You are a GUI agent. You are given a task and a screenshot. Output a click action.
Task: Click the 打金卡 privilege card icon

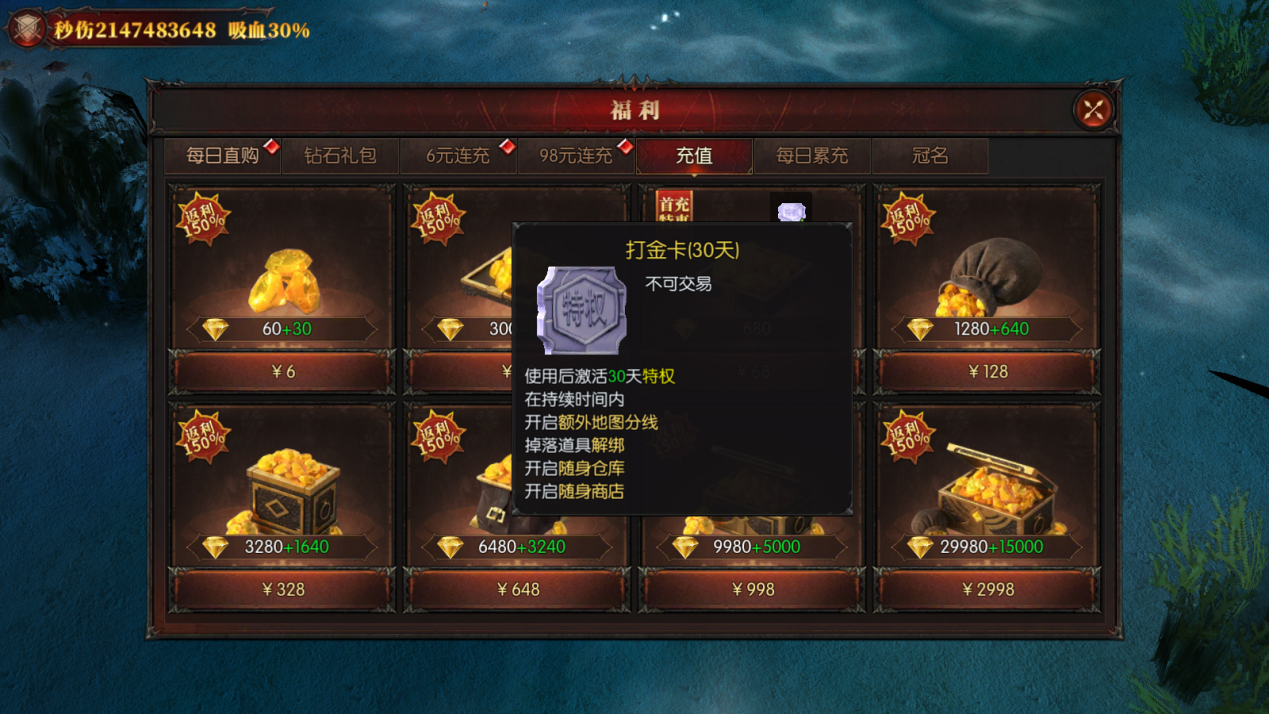click(582, 310)
